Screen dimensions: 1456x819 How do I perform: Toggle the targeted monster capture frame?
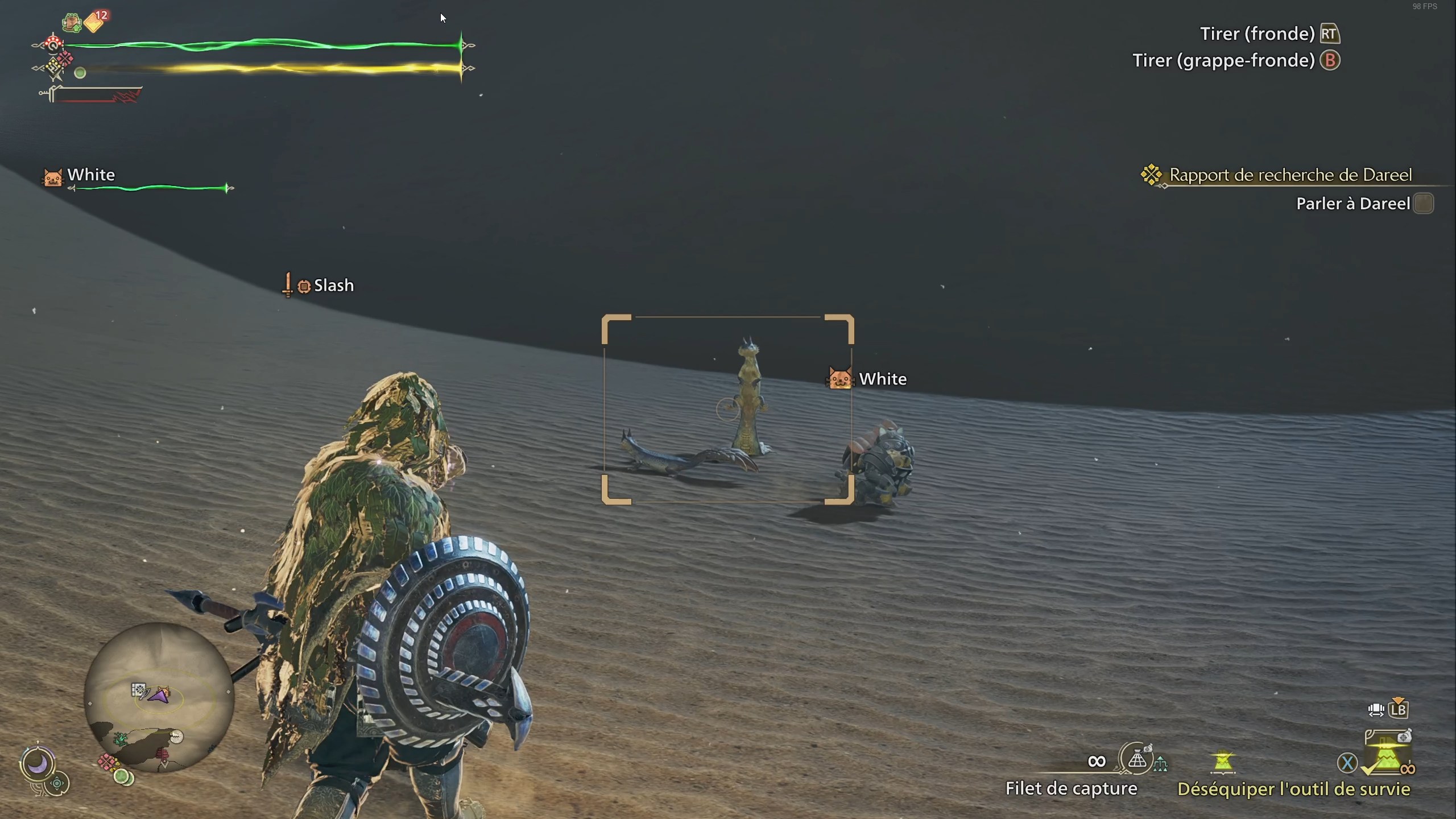tap(727, 407)
